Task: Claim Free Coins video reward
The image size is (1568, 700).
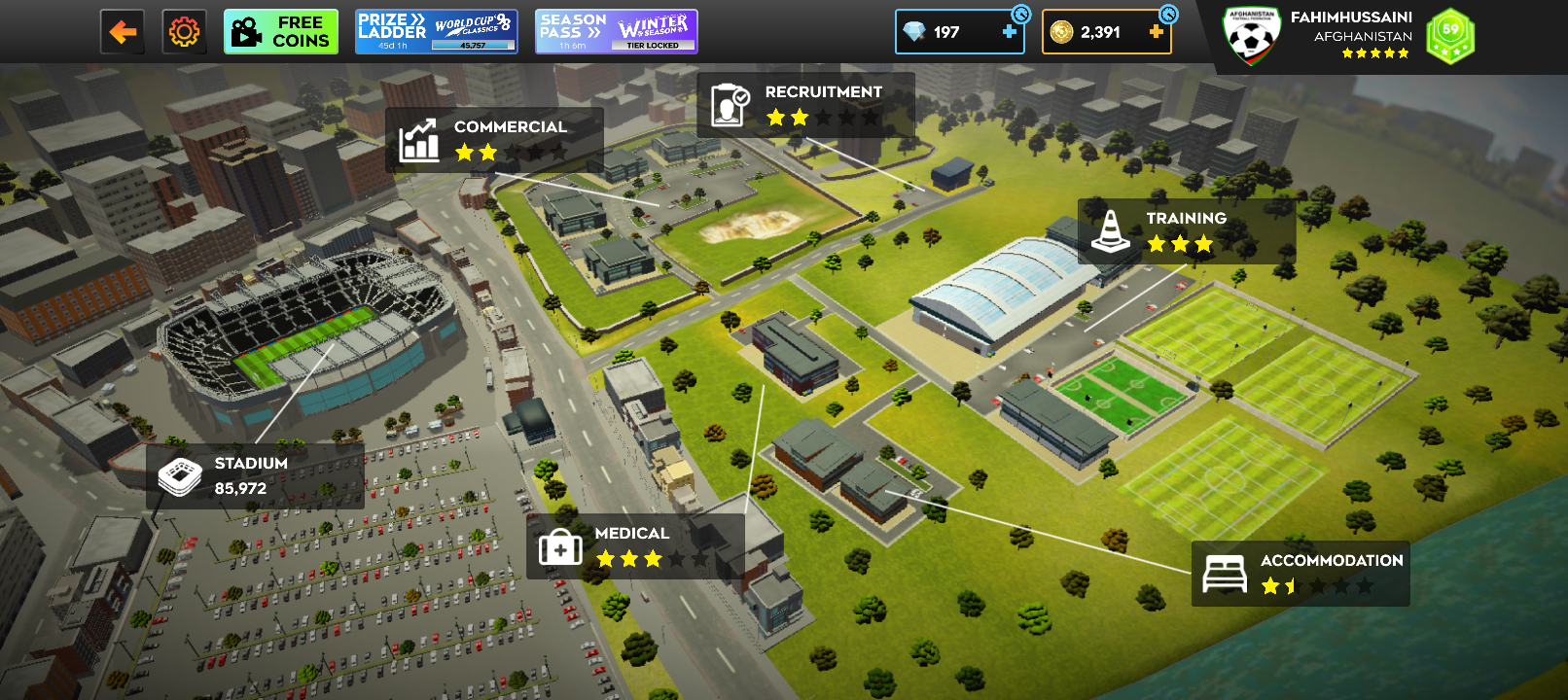Action: click(x=281, y=32)
